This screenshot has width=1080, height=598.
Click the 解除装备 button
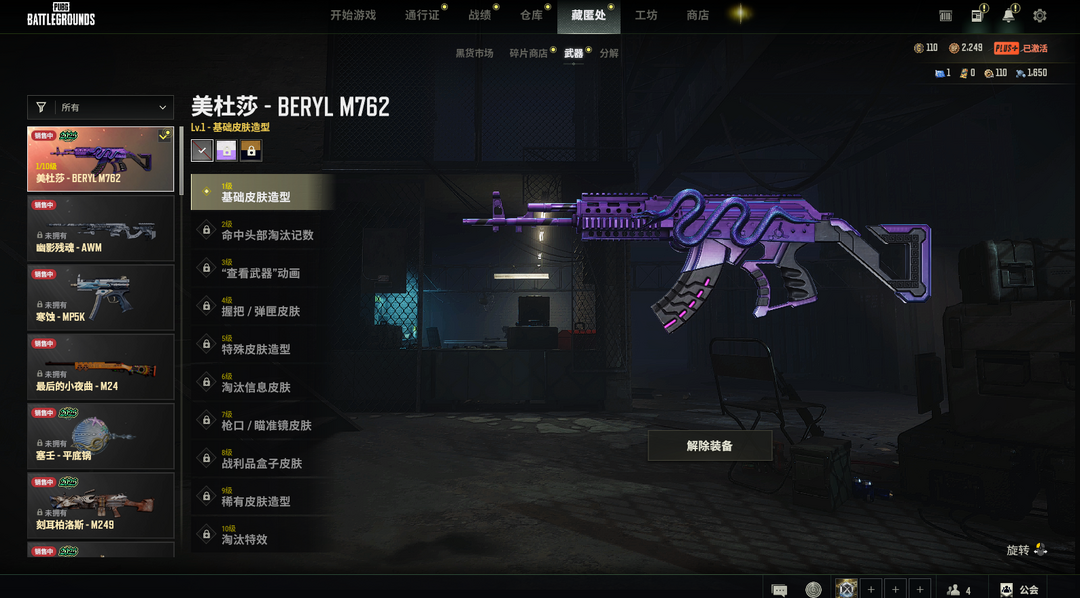[x=709, y=446]
